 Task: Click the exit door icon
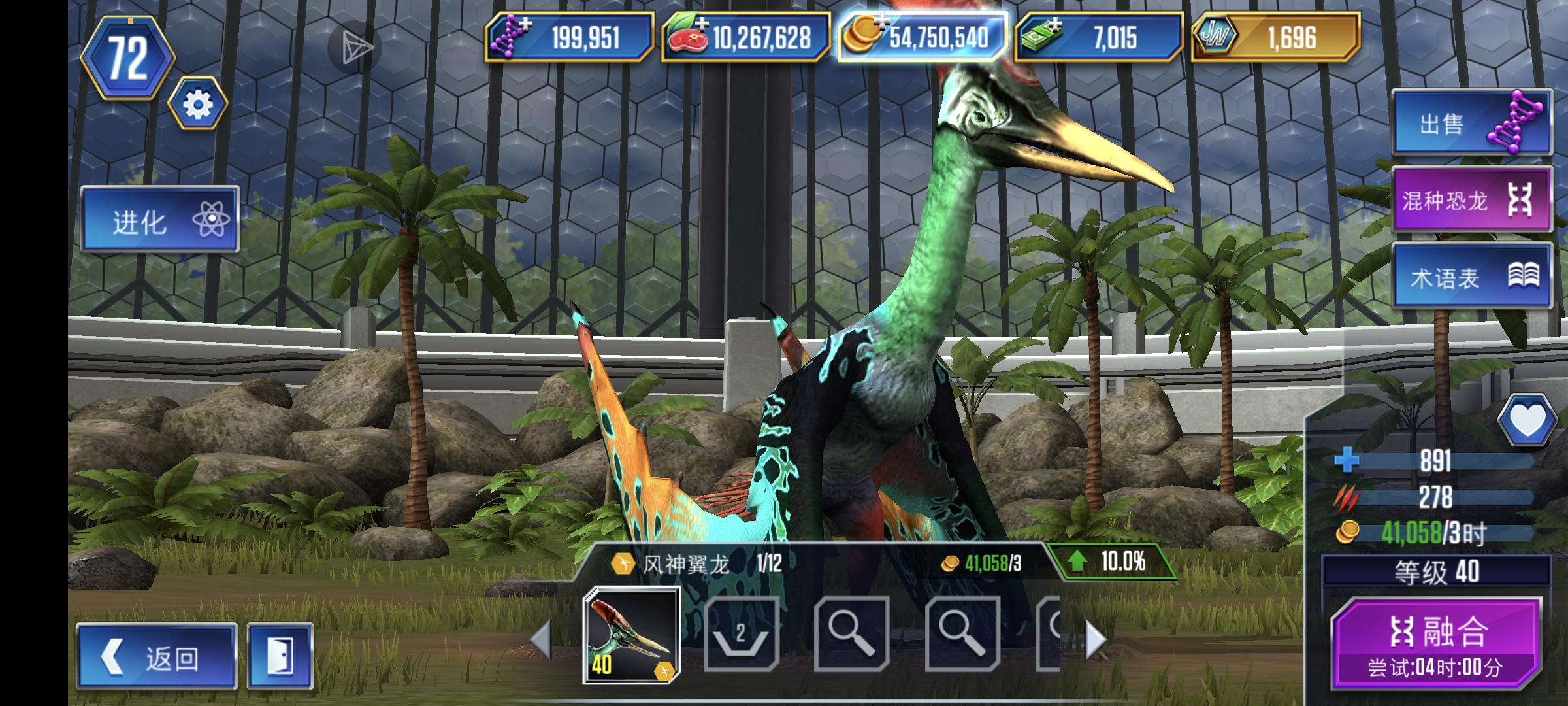coord(280,656)
